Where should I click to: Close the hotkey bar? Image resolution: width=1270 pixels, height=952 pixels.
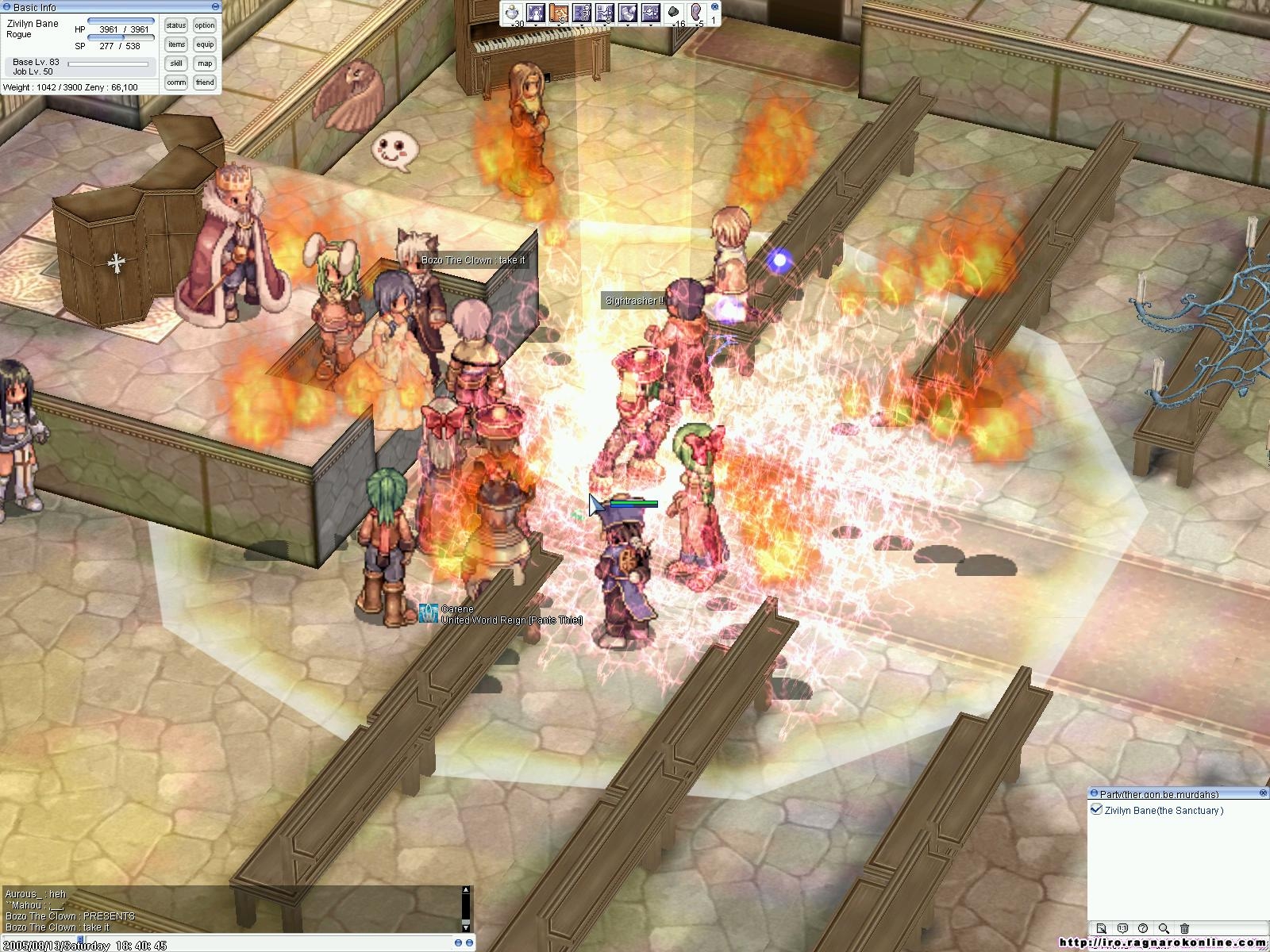pyautogui.click(x=715, y=6)
